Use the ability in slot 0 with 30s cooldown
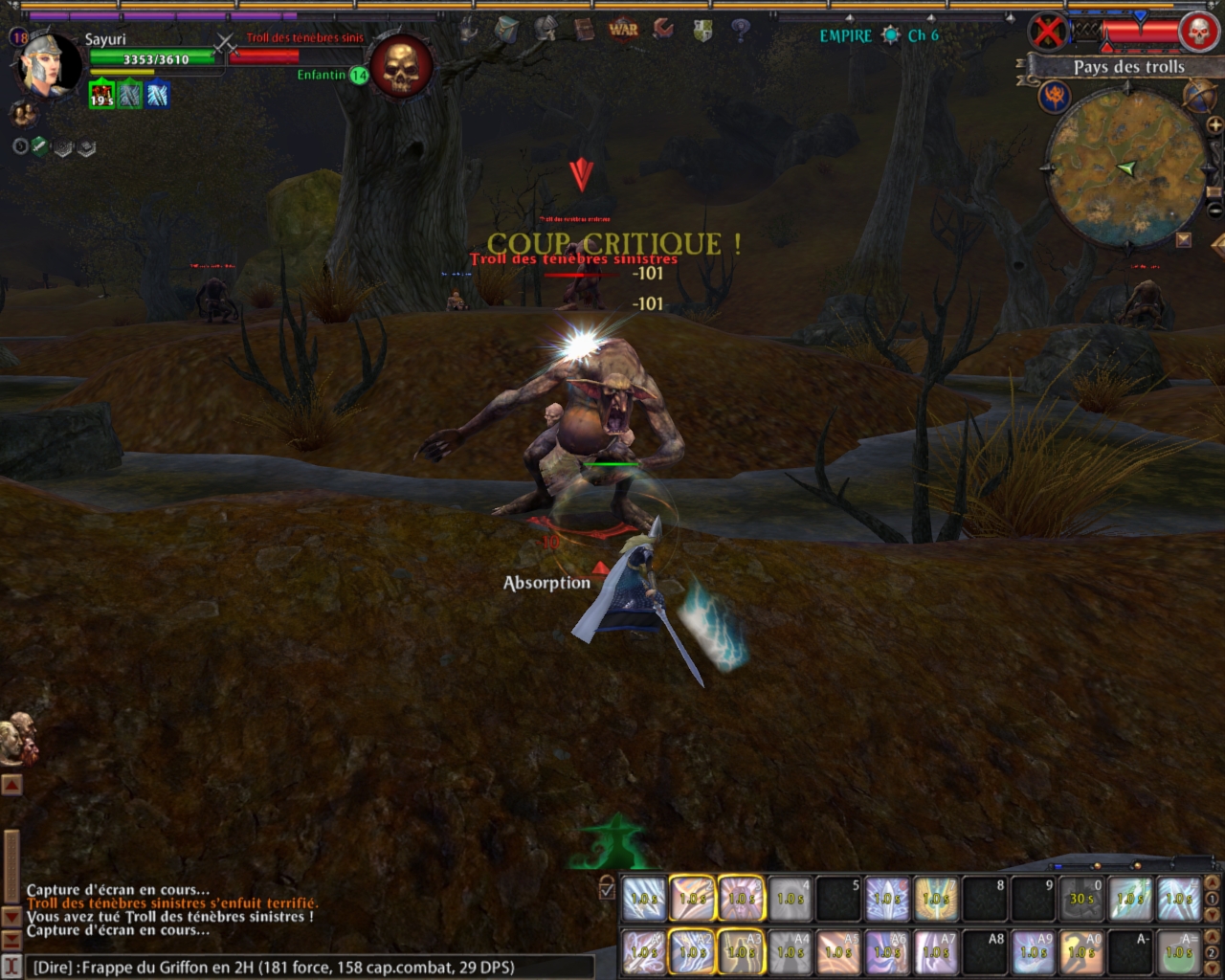This screenshot has height=980, width=1225. coord(1081,899)
